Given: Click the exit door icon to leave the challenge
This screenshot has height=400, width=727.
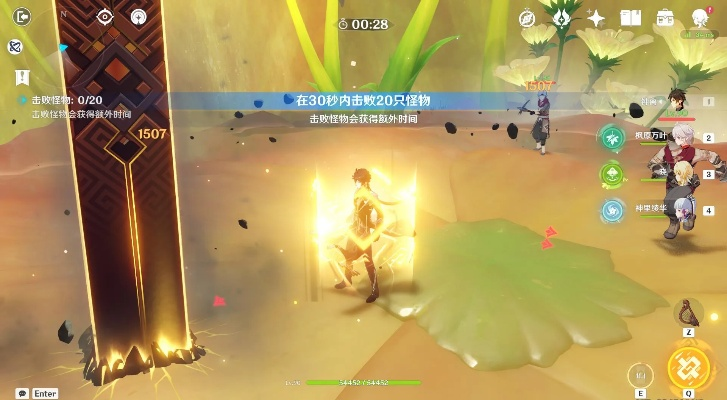Looking at the screenshot, I should (x=16, y=17).
